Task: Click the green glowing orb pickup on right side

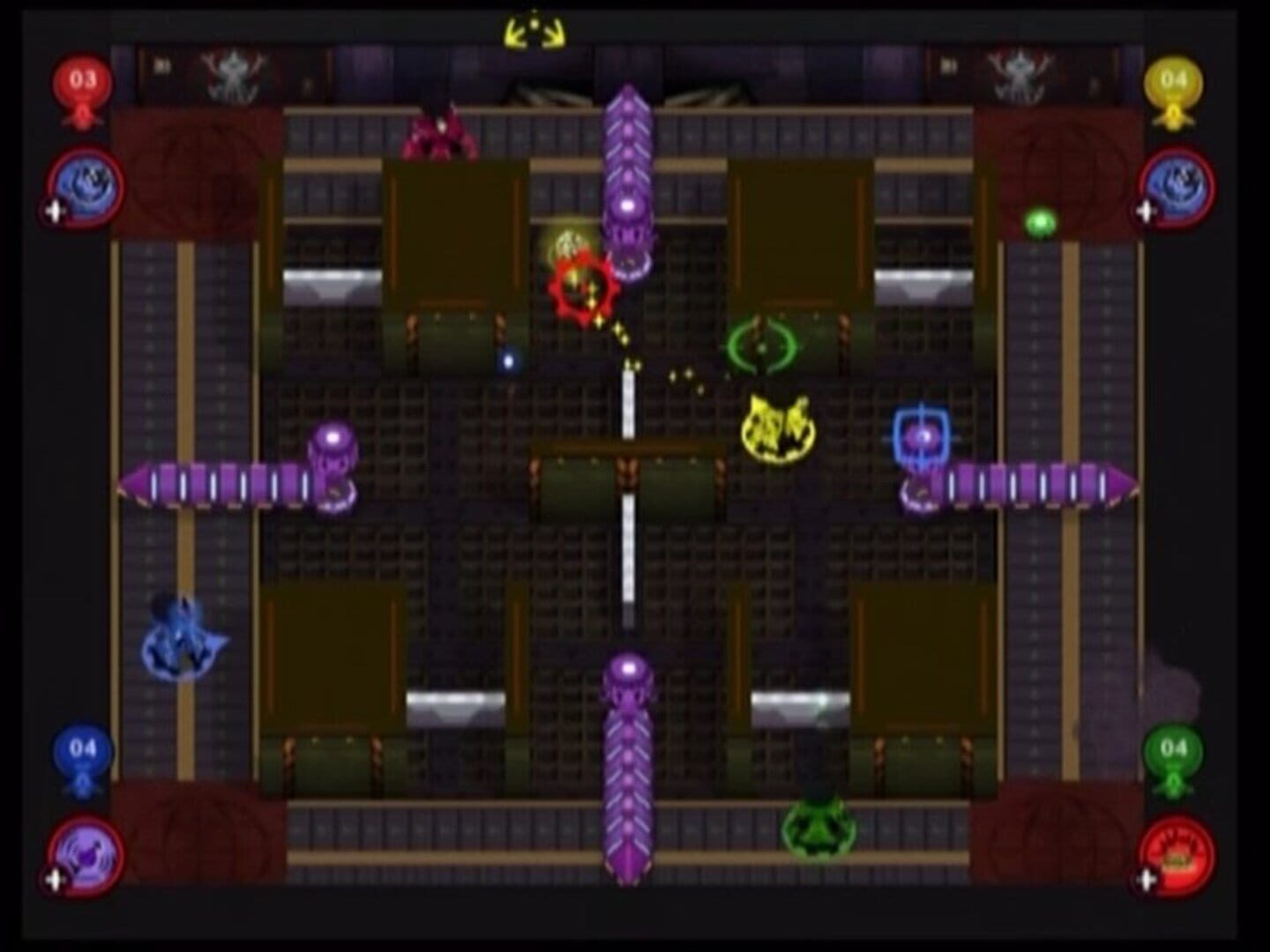Action: coord(1039,220)
